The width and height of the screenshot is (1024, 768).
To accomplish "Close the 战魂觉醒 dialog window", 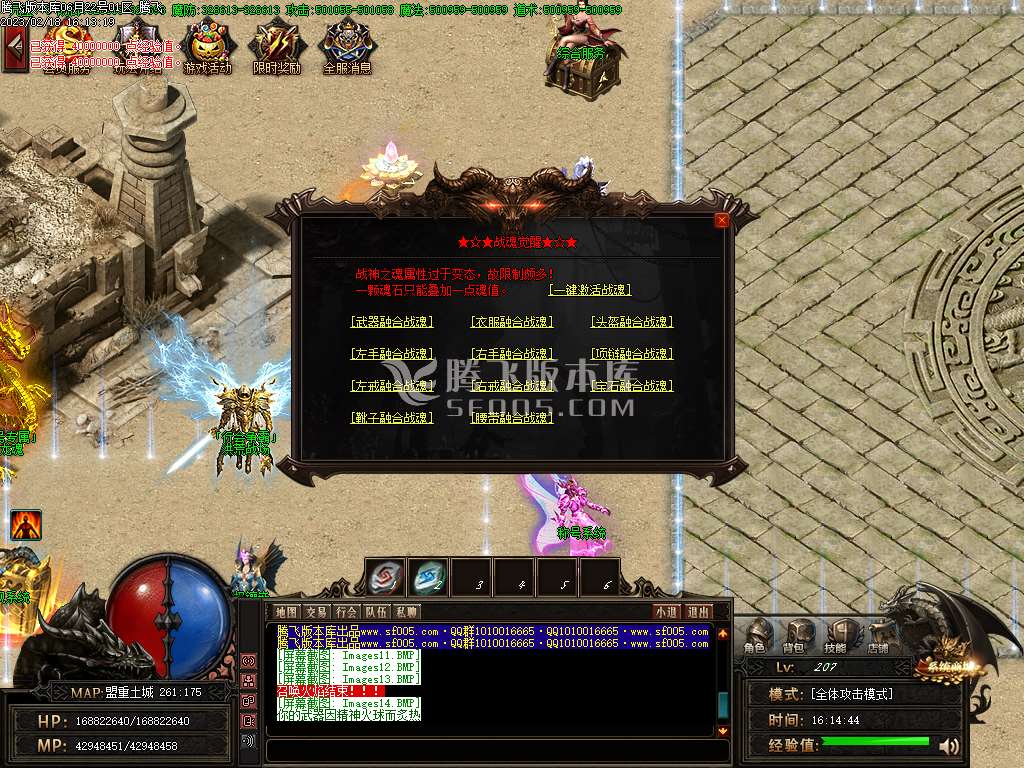I will coord(722,220).
